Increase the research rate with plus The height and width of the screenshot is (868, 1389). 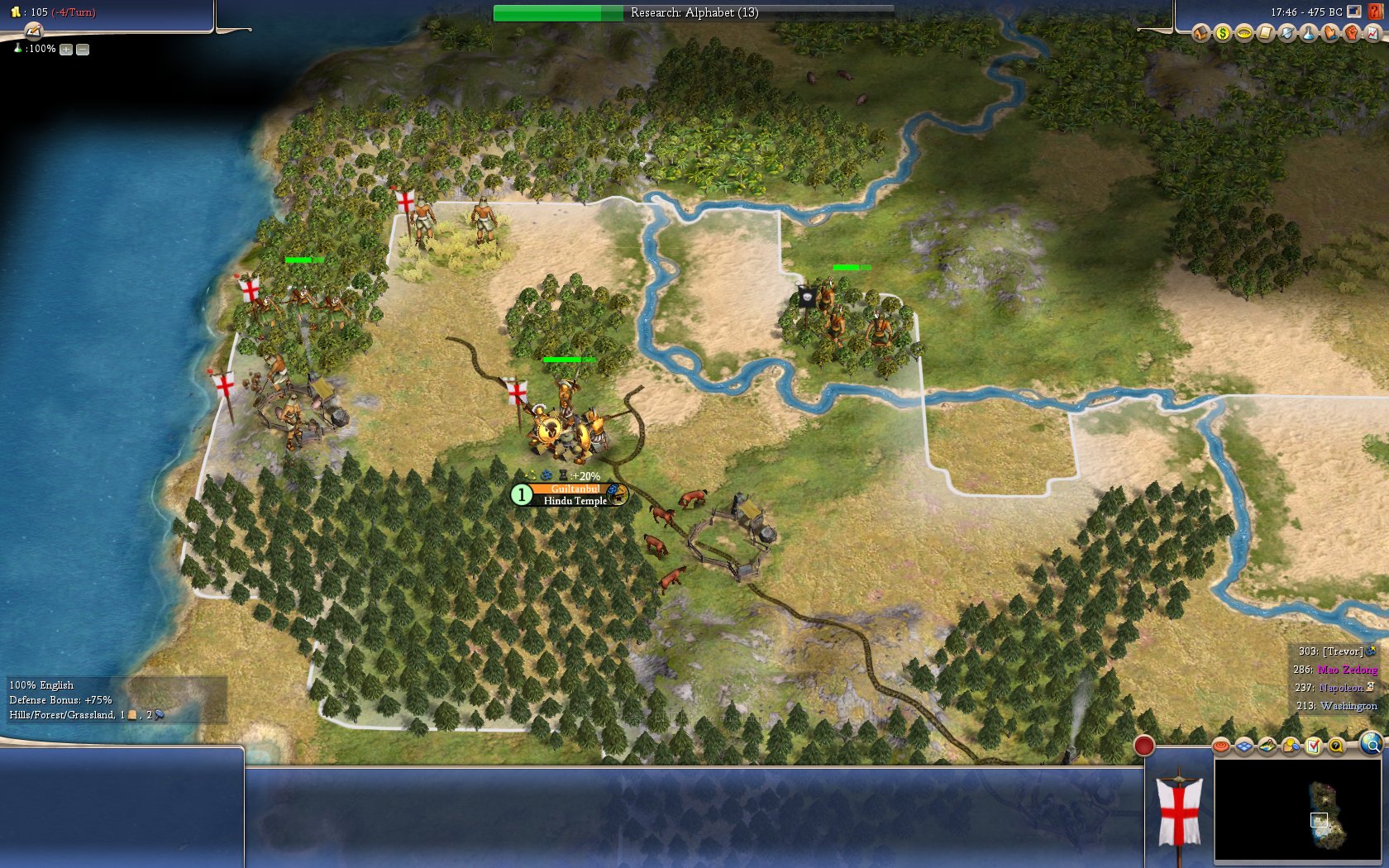click(66, 50)
